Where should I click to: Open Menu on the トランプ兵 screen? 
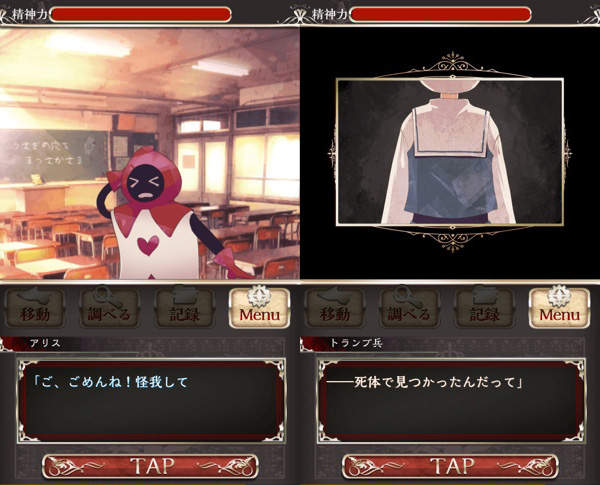[x=559, y=309]
